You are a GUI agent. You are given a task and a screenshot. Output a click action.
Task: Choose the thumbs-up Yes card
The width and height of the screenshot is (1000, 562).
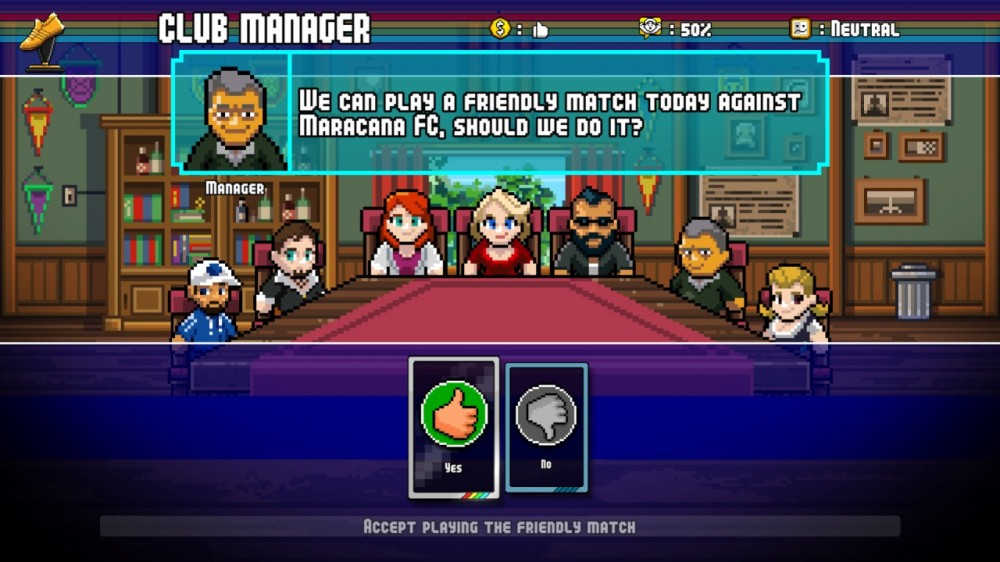[x=454, y=425]
